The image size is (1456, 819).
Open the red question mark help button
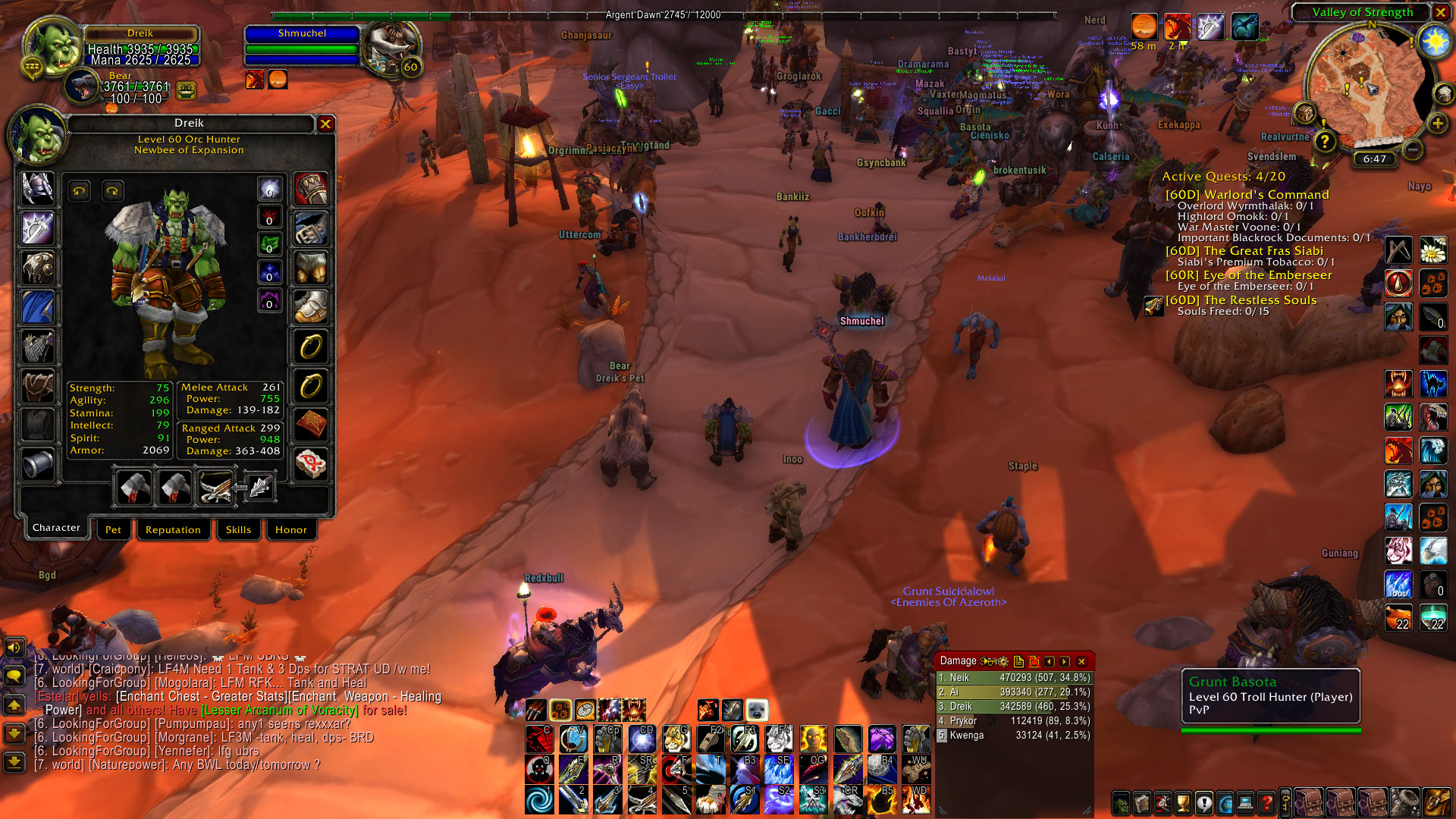[x=1266, y=803]
